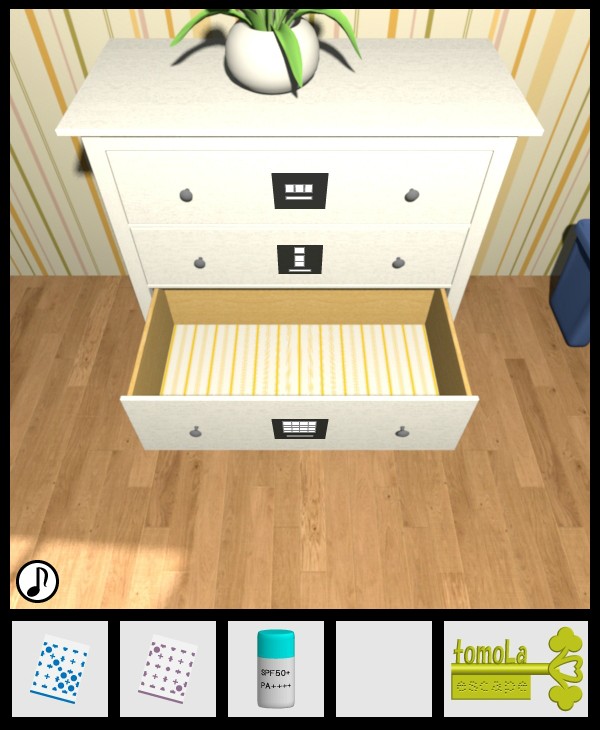The width and height of the screenshot is (600, 730).
Task: Open the tomoLa escape logo link
Action: pyautogui.click(x=516, y=669)
